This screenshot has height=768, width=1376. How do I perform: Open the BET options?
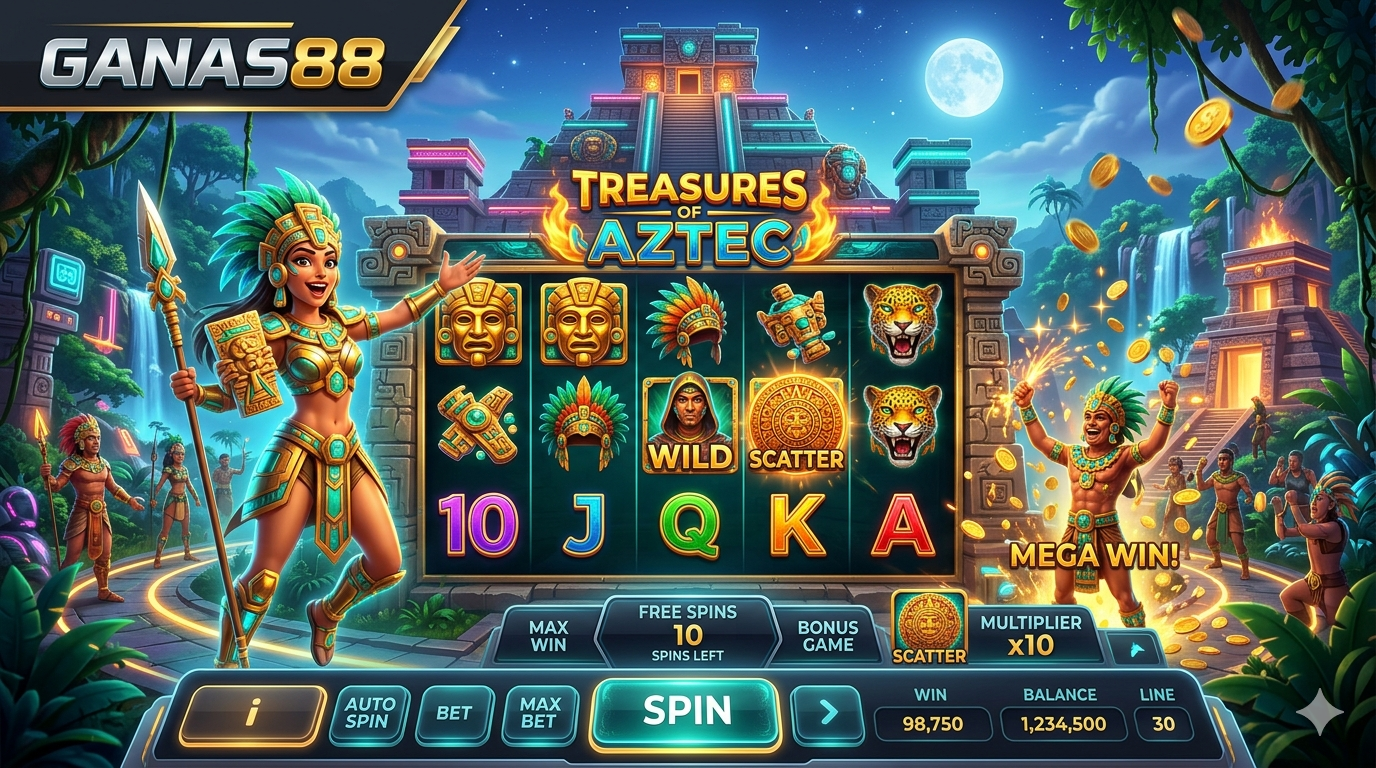coord(454,714)
